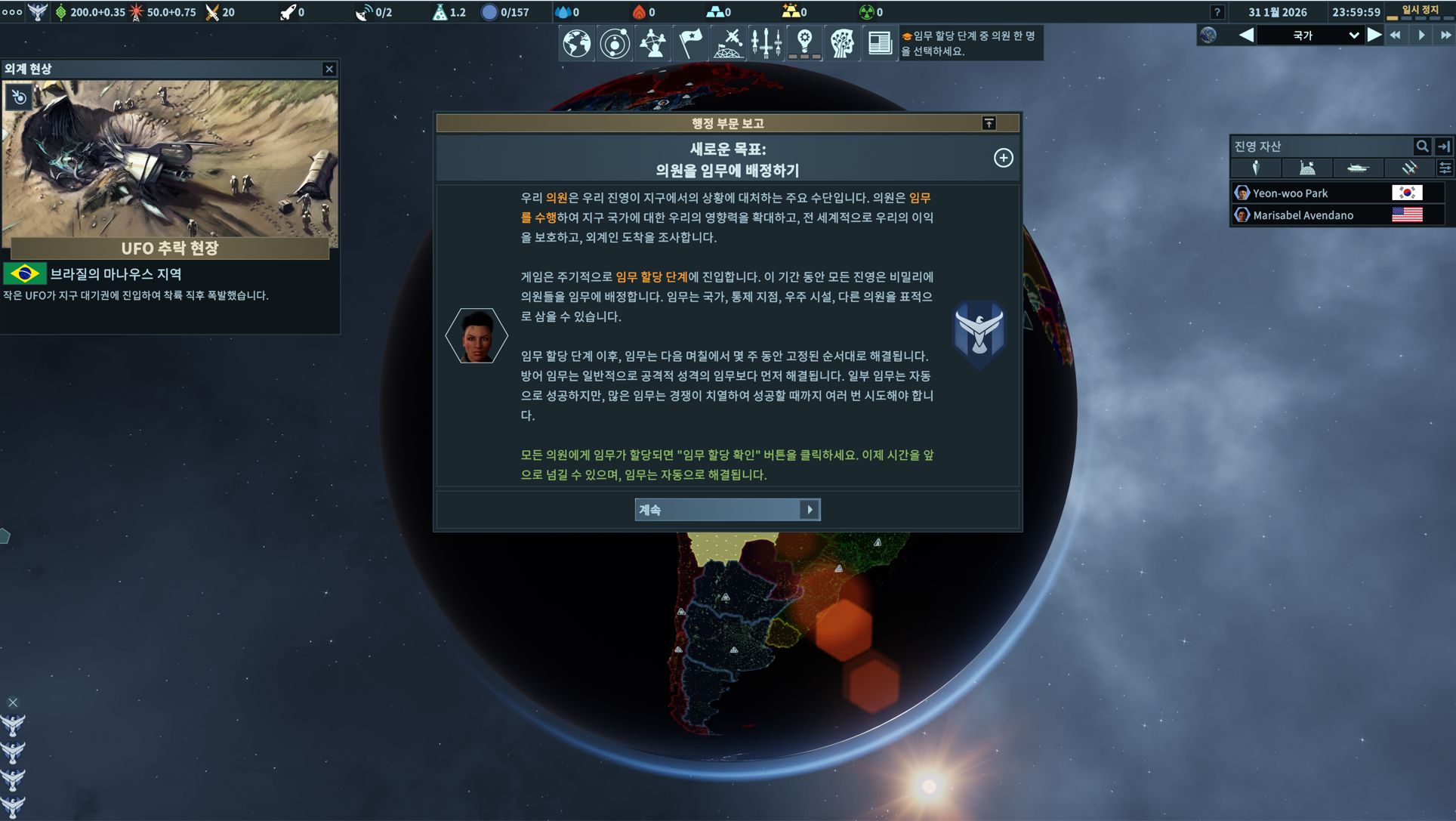1456x821 pixels.
Task: Open the Earth globe nations screen
Action: pos(576,43)
